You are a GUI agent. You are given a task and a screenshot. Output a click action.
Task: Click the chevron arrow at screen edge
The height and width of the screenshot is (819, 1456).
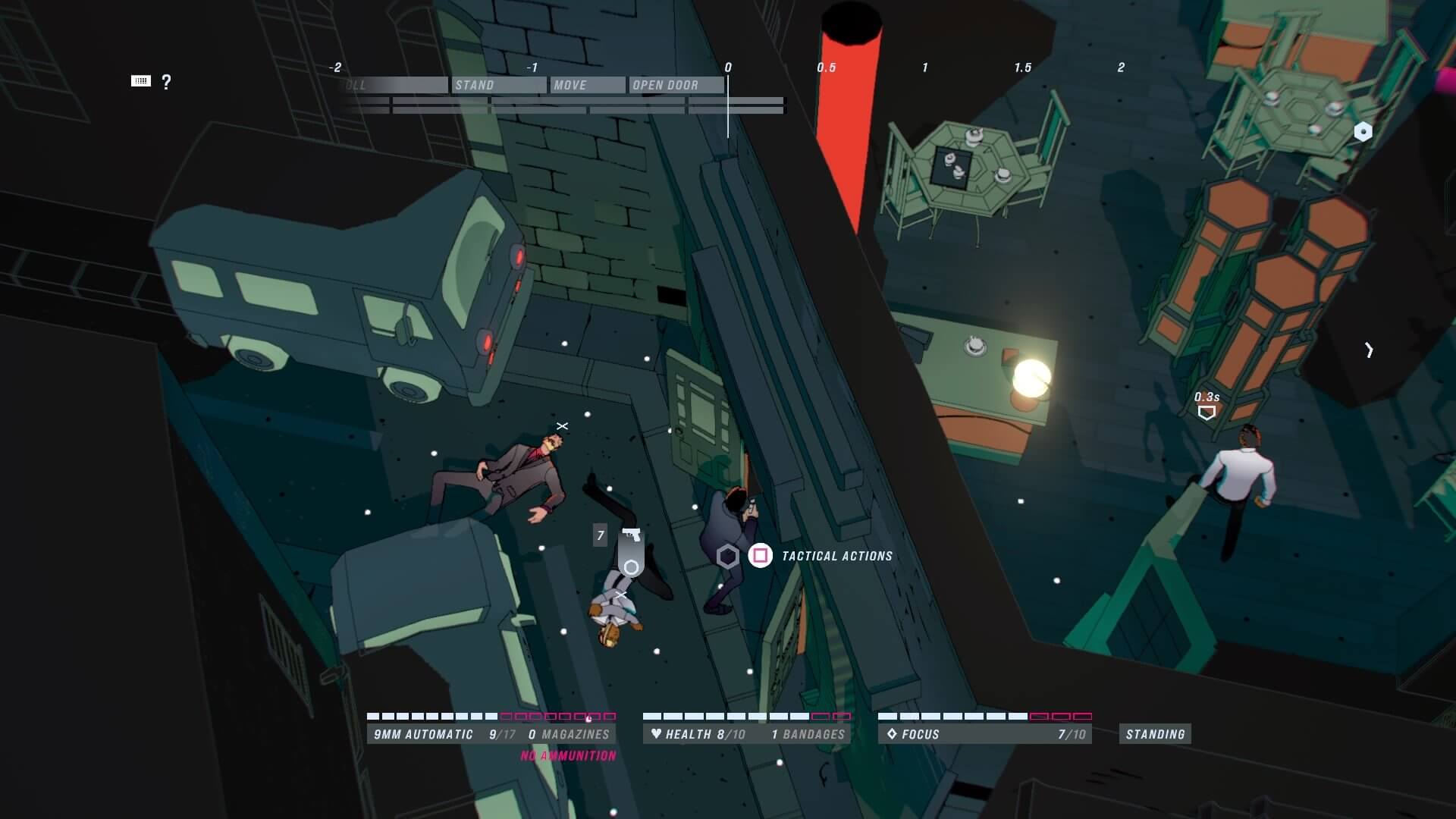1369,350
